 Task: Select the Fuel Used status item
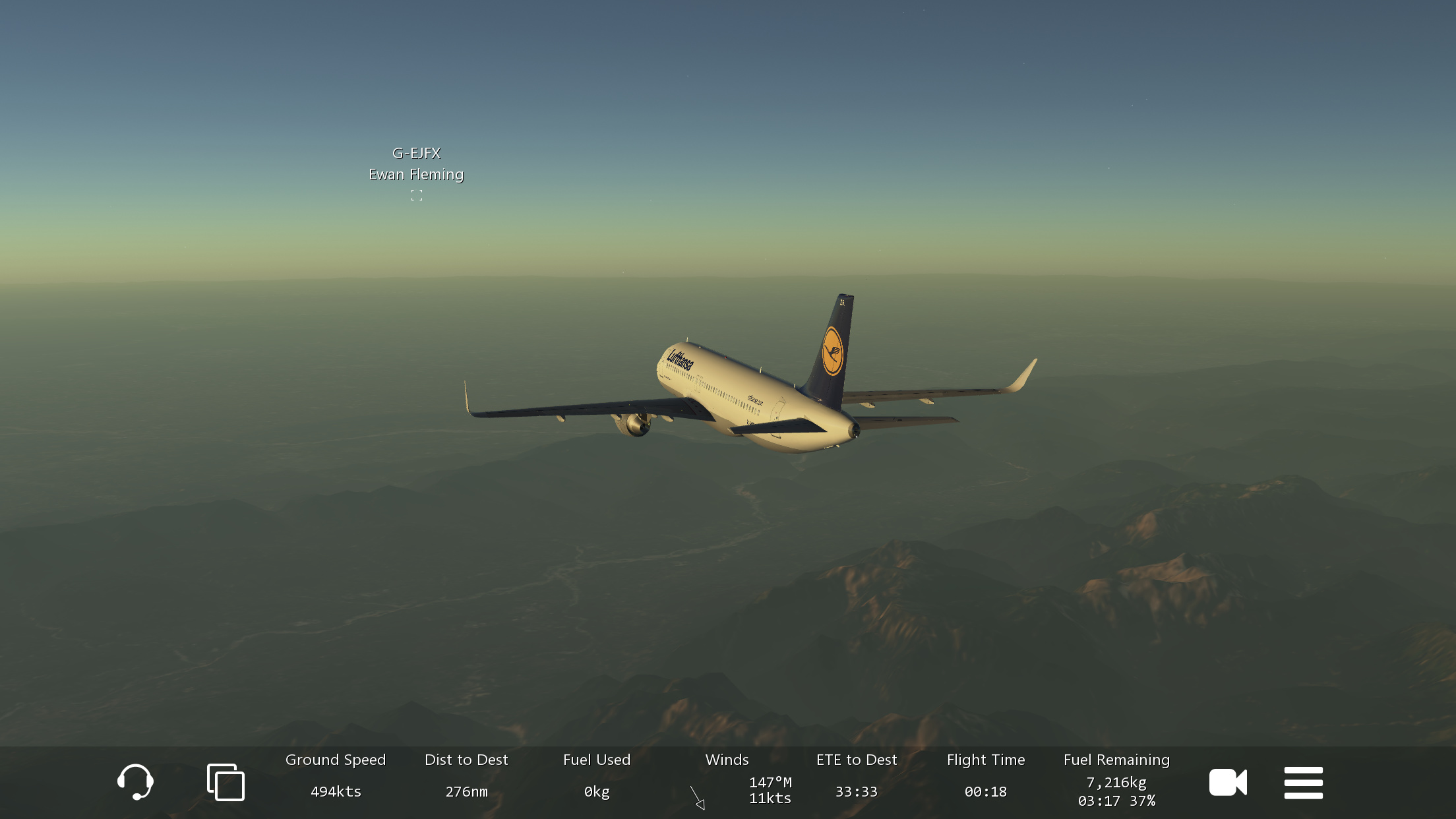coord(597,776)
